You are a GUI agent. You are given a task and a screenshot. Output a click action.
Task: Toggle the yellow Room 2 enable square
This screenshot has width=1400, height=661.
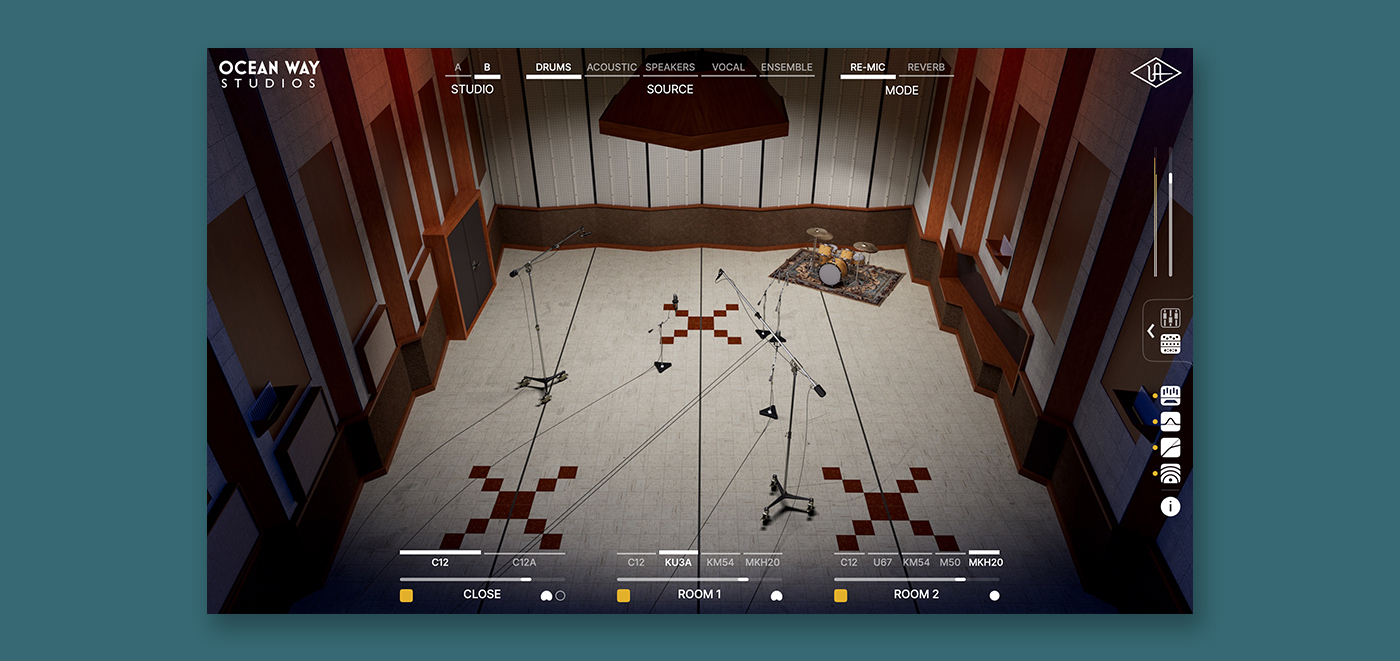(x=841, y=596)
